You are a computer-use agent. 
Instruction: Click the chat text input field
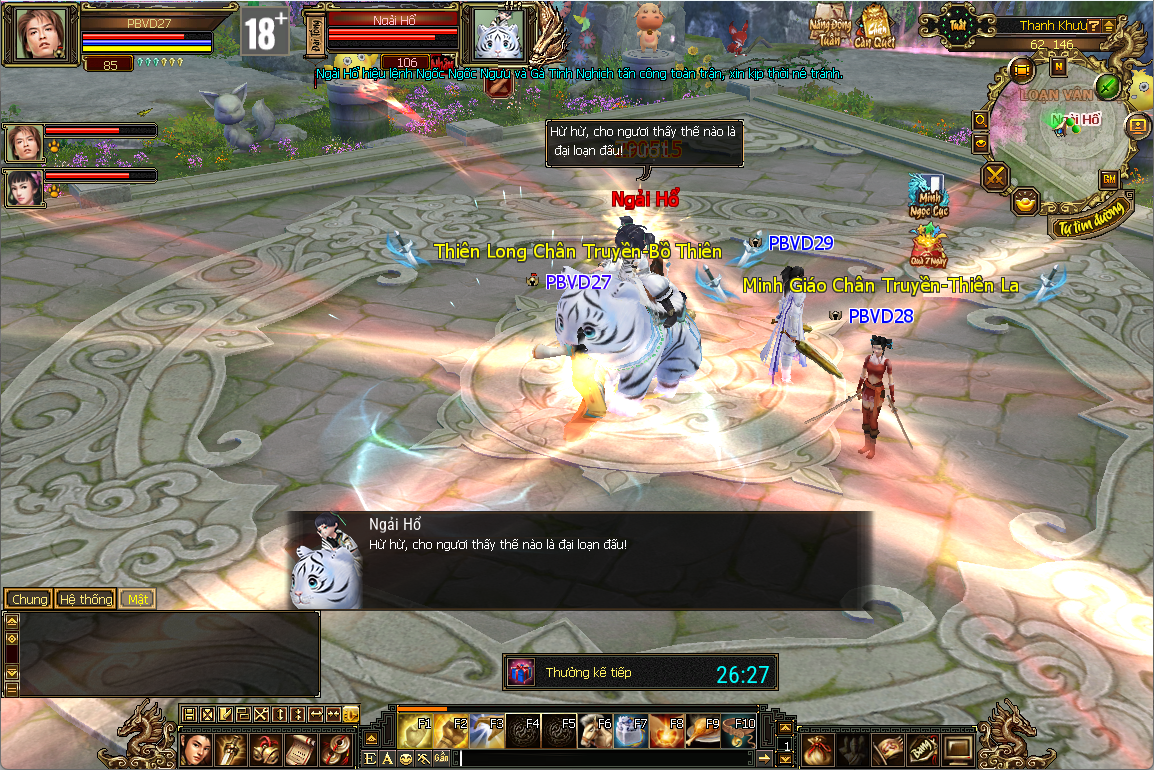click(x=600, y=759)
